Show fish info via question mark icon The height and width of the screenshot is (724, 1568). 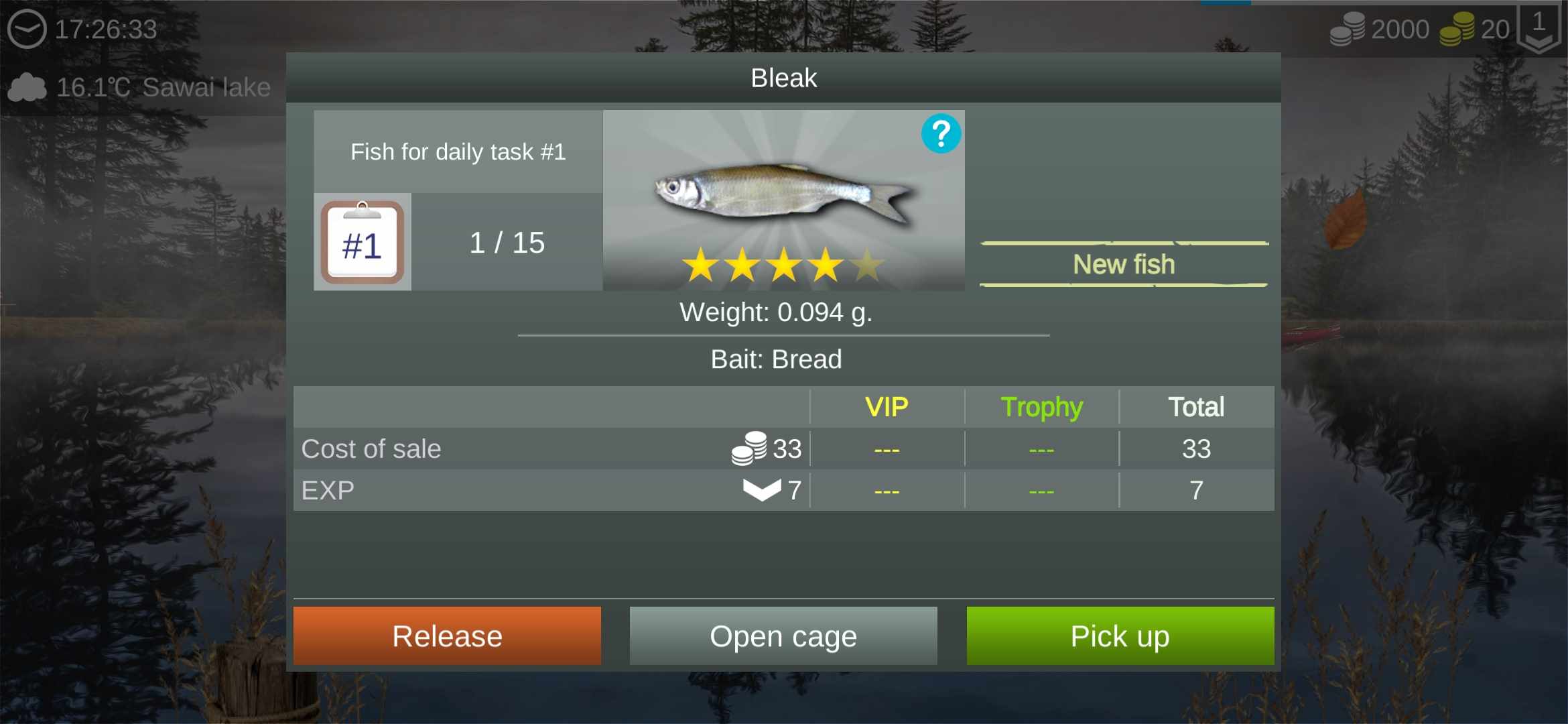click(941, 134)
